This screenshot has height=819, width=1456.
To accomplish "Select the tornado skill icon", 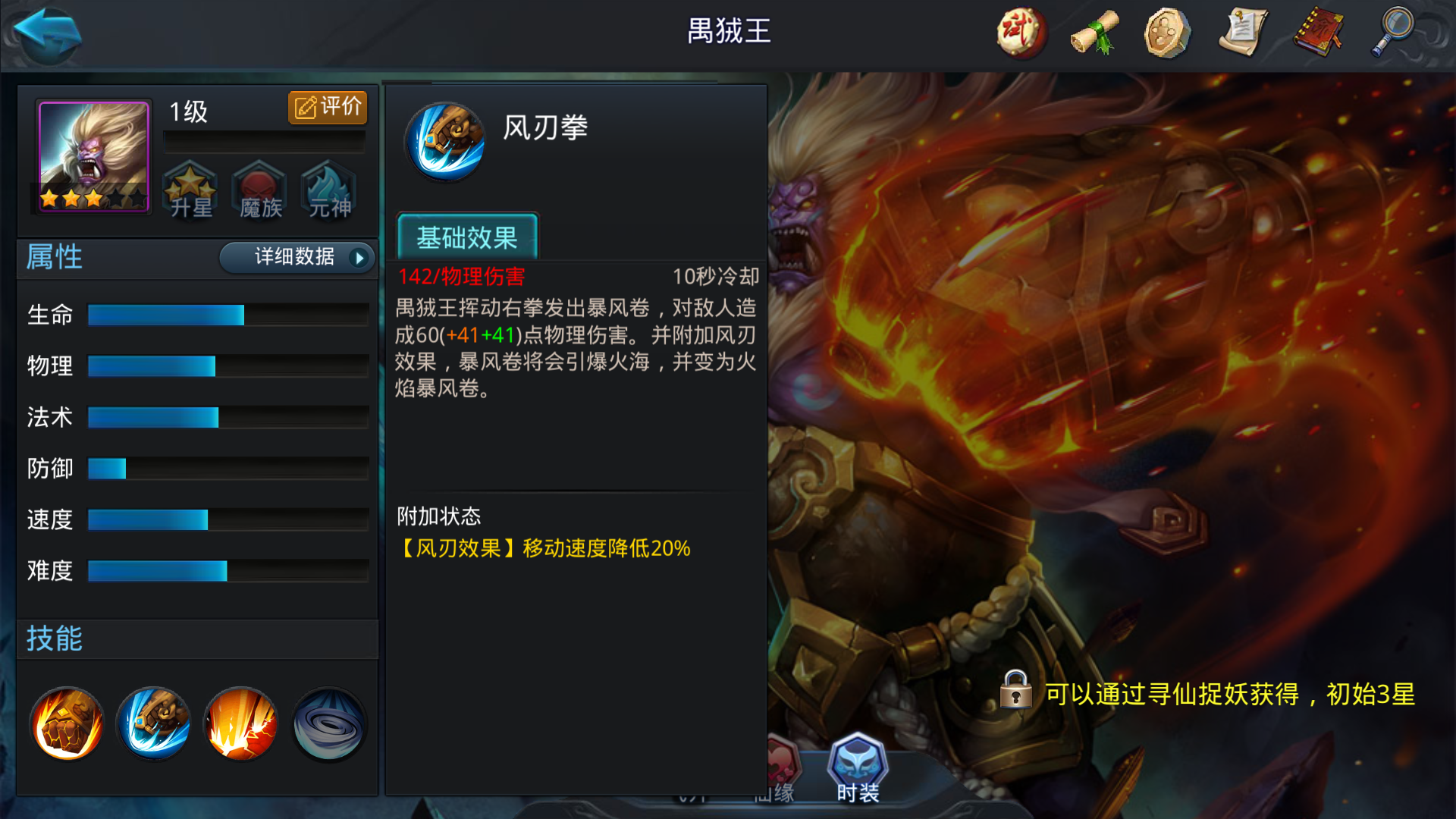I will [328, 724].
